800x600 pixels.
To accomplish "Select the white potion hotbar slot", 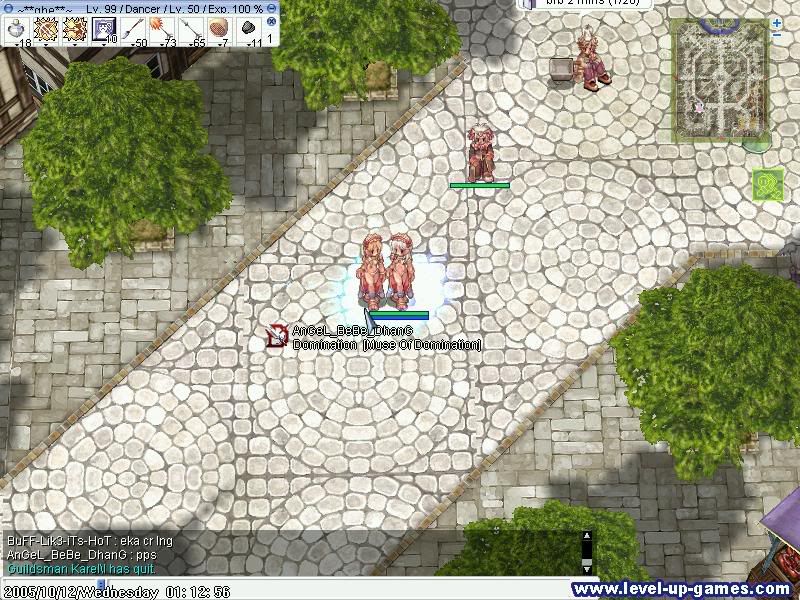I will click(16, 28).
